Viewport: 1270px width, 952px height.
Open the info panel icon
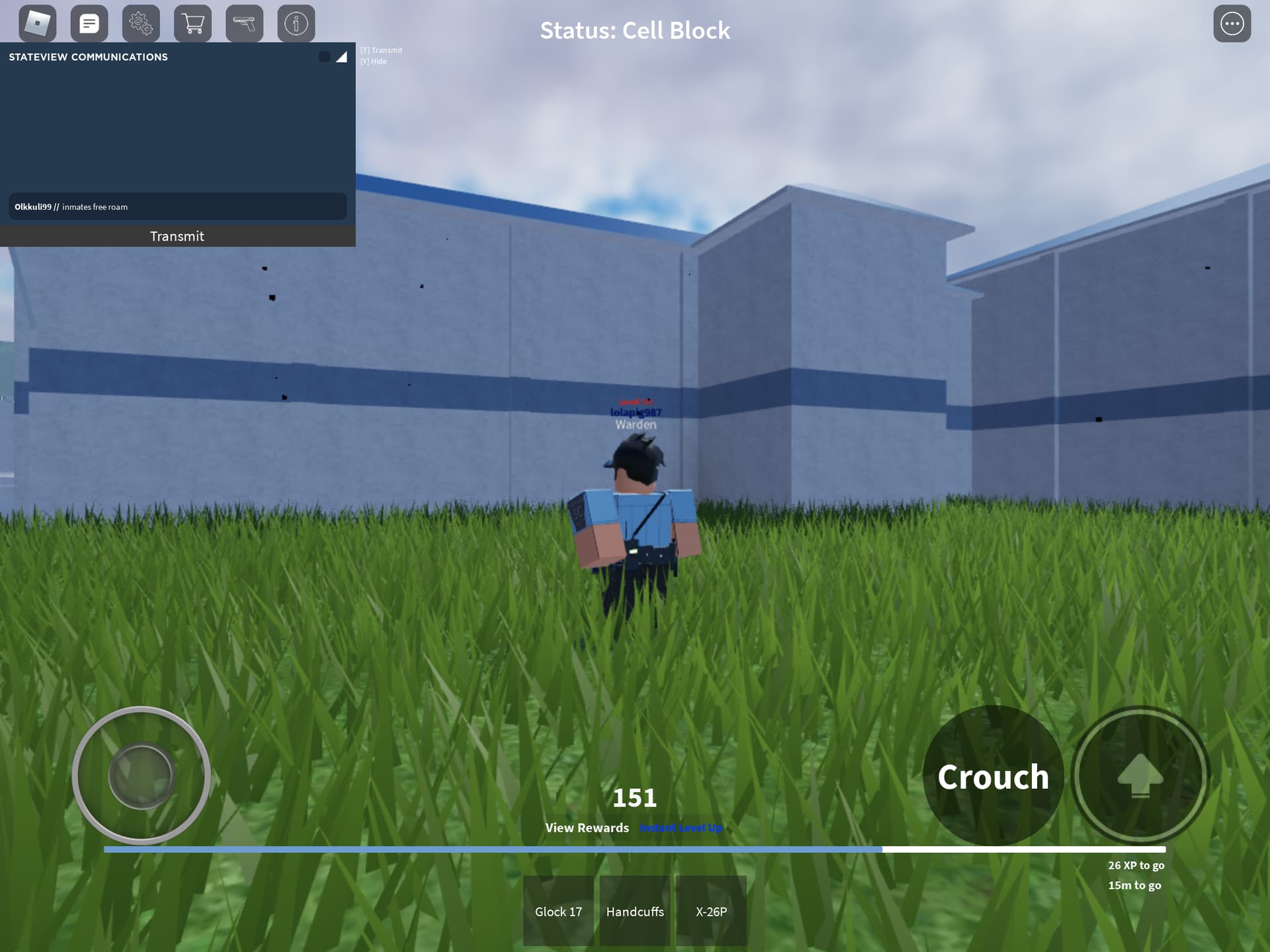[296, 23]
